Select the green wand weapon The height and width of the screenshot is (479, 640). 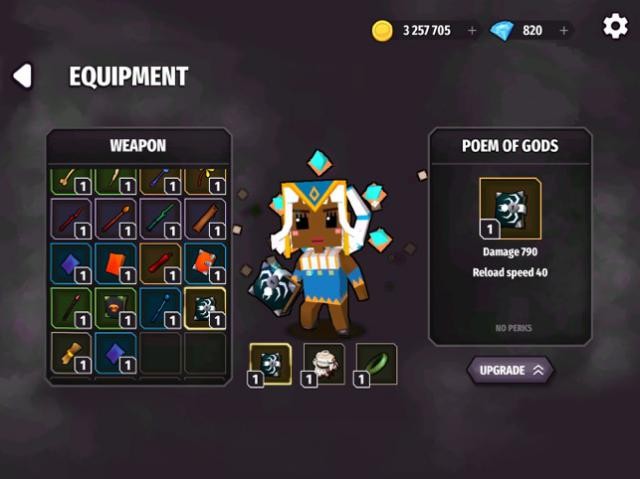pos(160,218)
